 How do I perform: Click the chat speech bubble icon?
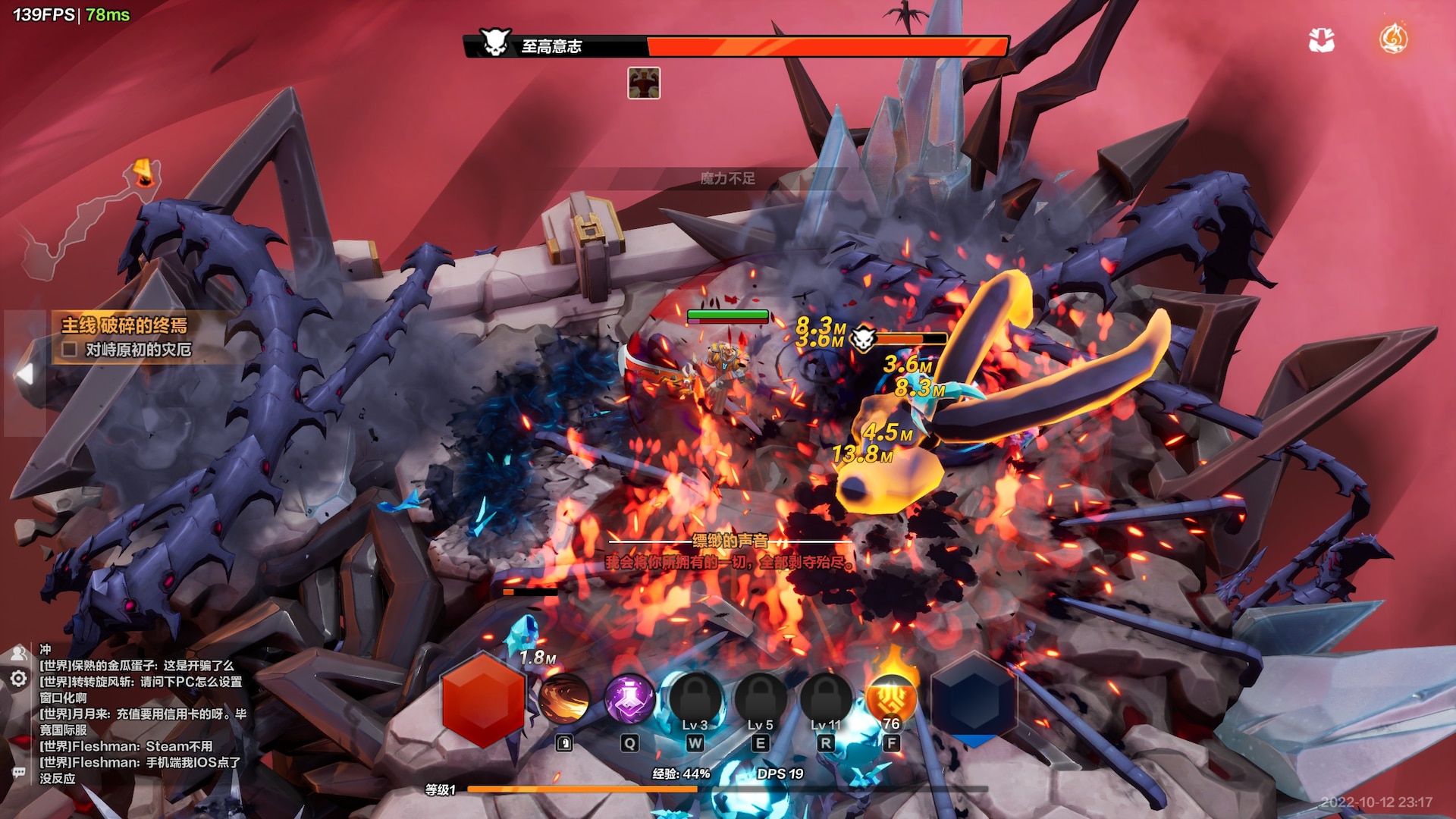coord(18,772)
